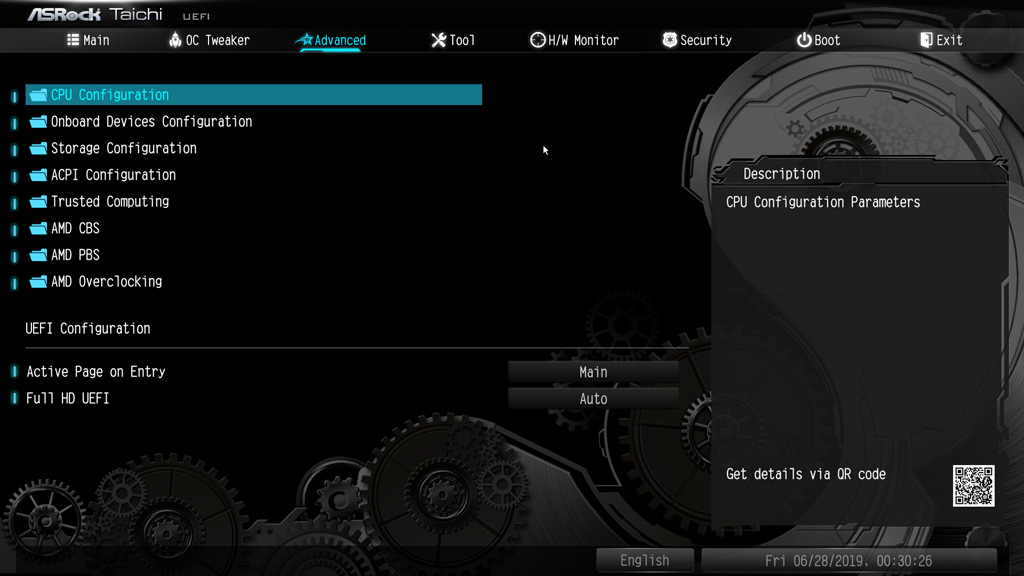Switch to the Boot tab
Image resolution: width=1024 pixels, height=576 pixels.
pos(818,40)
